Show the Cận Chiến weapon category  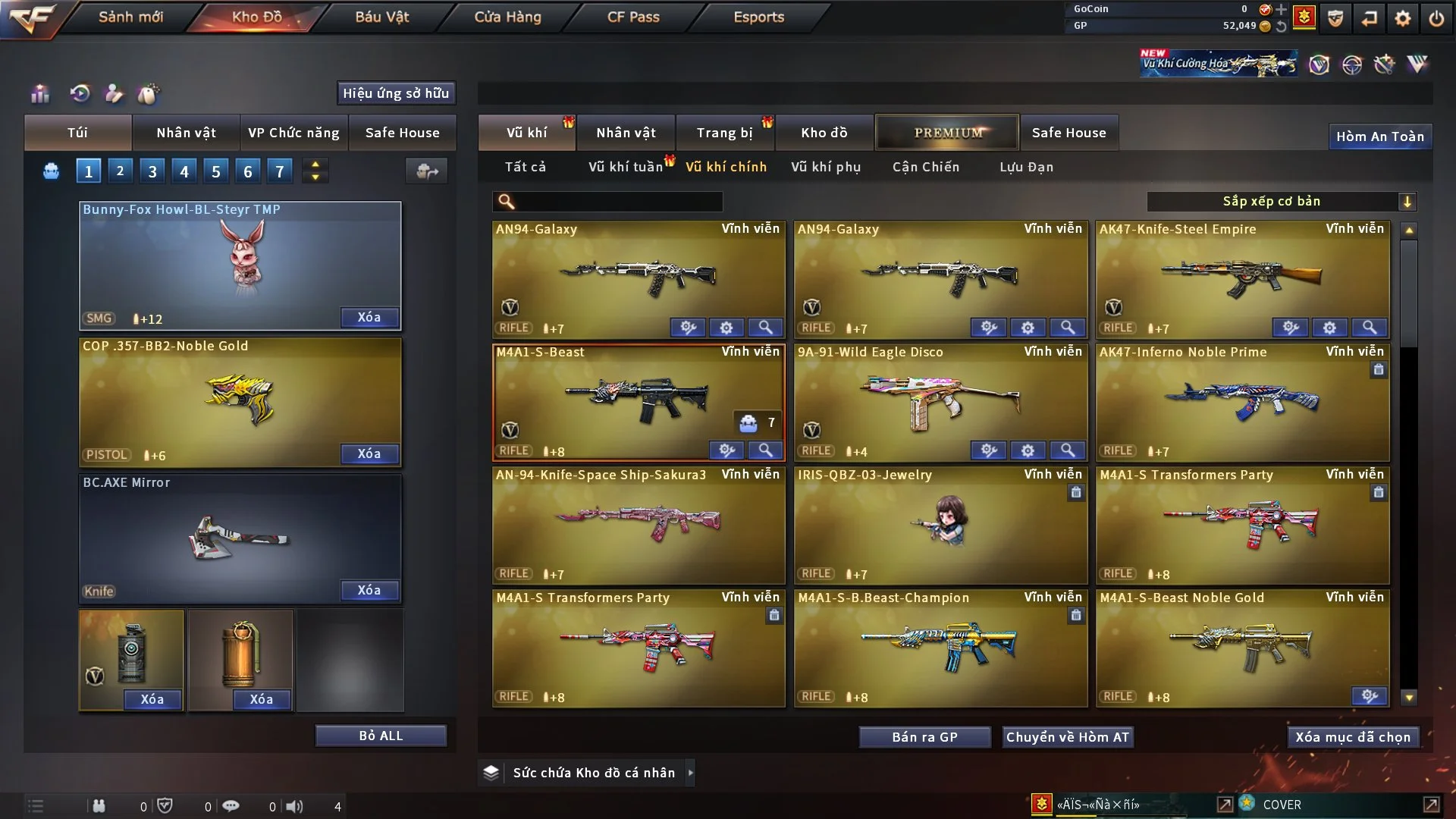925,167
